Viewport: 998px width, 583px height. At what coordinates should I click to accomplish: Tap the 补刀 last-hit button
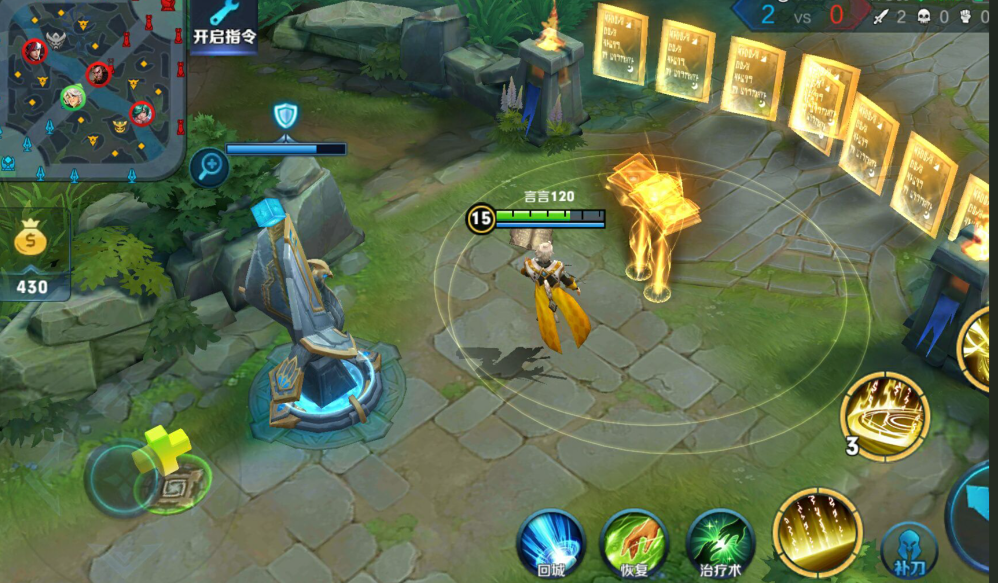[909, 550]
